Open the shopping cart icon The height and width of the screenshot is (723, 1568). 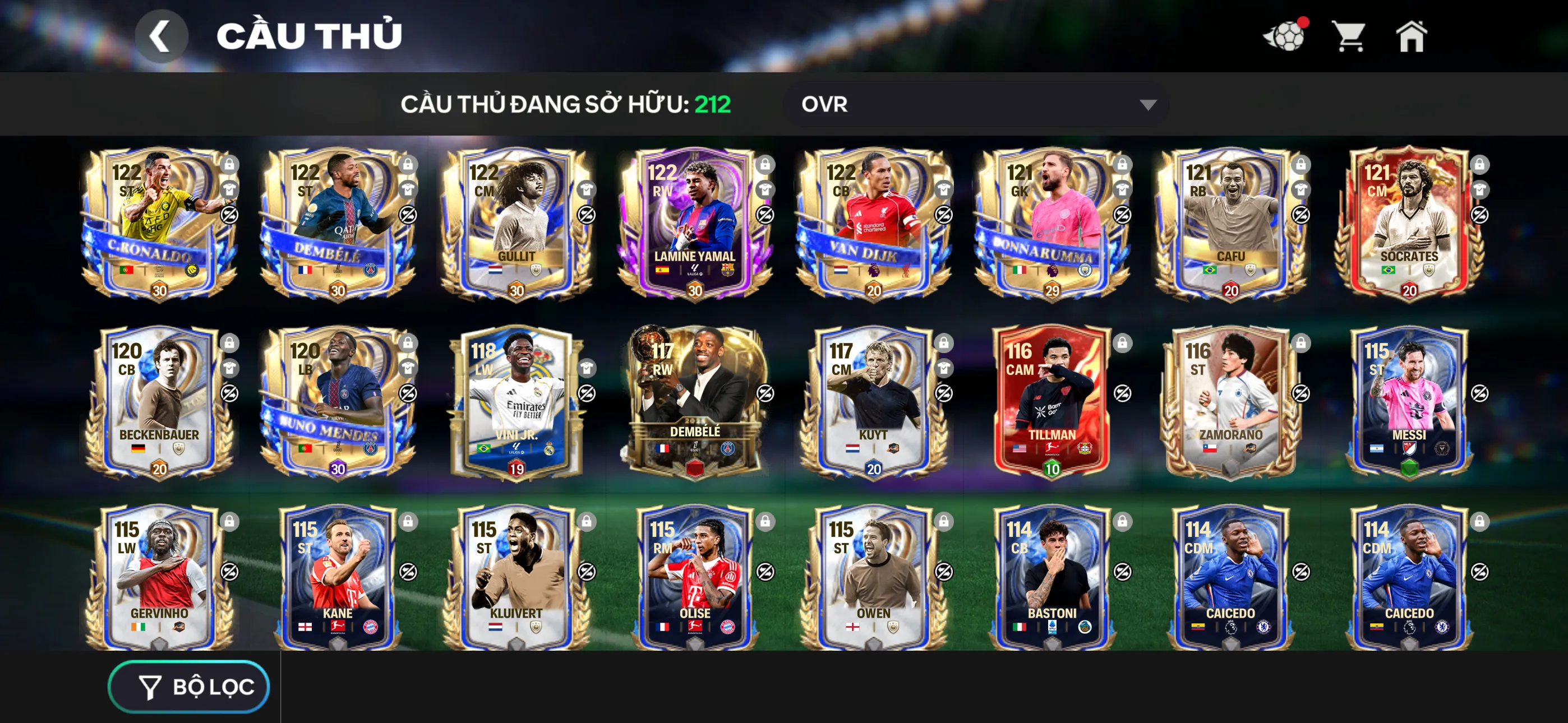pyautogui.click(x=1350, y=38)
